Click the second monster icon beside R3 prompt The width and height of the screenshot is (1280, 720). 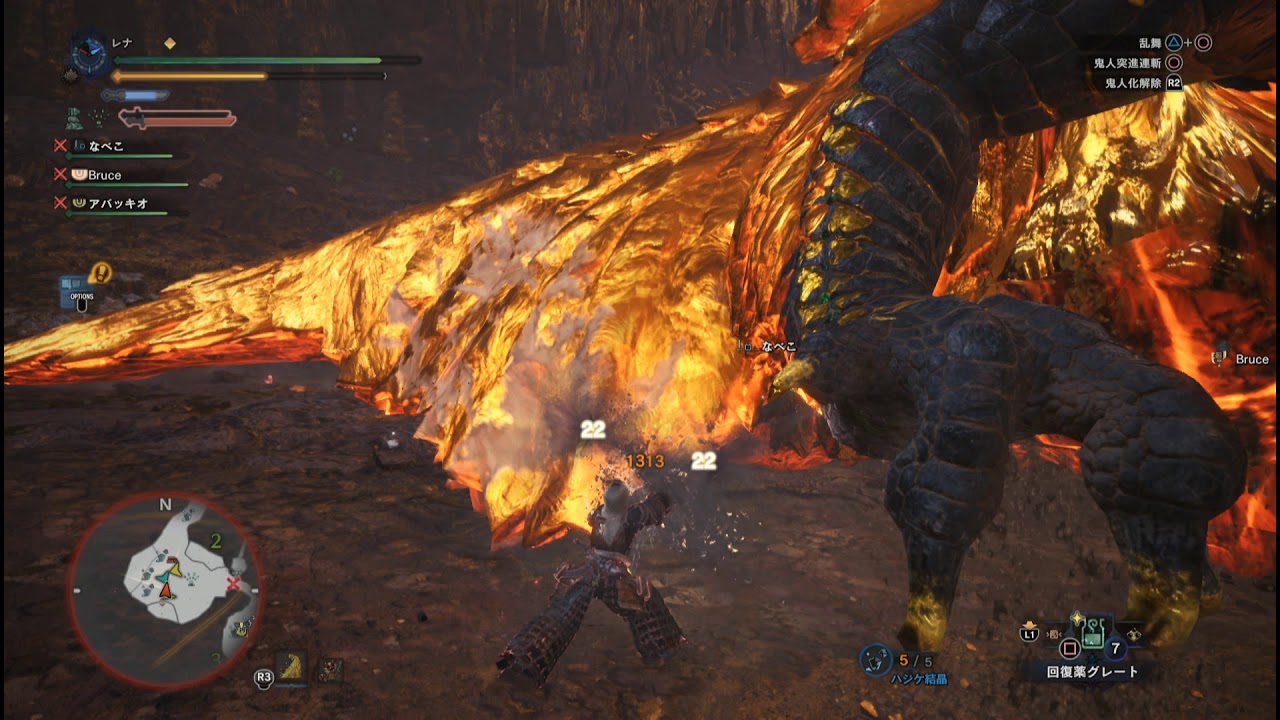point(330,667)
